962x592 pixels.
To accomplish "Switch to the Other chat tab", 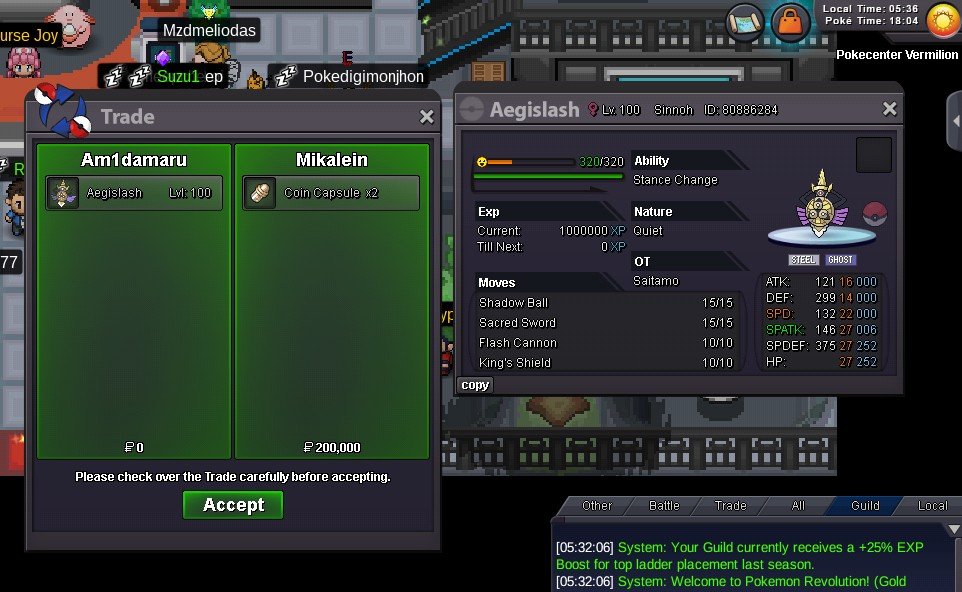I will click(x=597, y=506).
